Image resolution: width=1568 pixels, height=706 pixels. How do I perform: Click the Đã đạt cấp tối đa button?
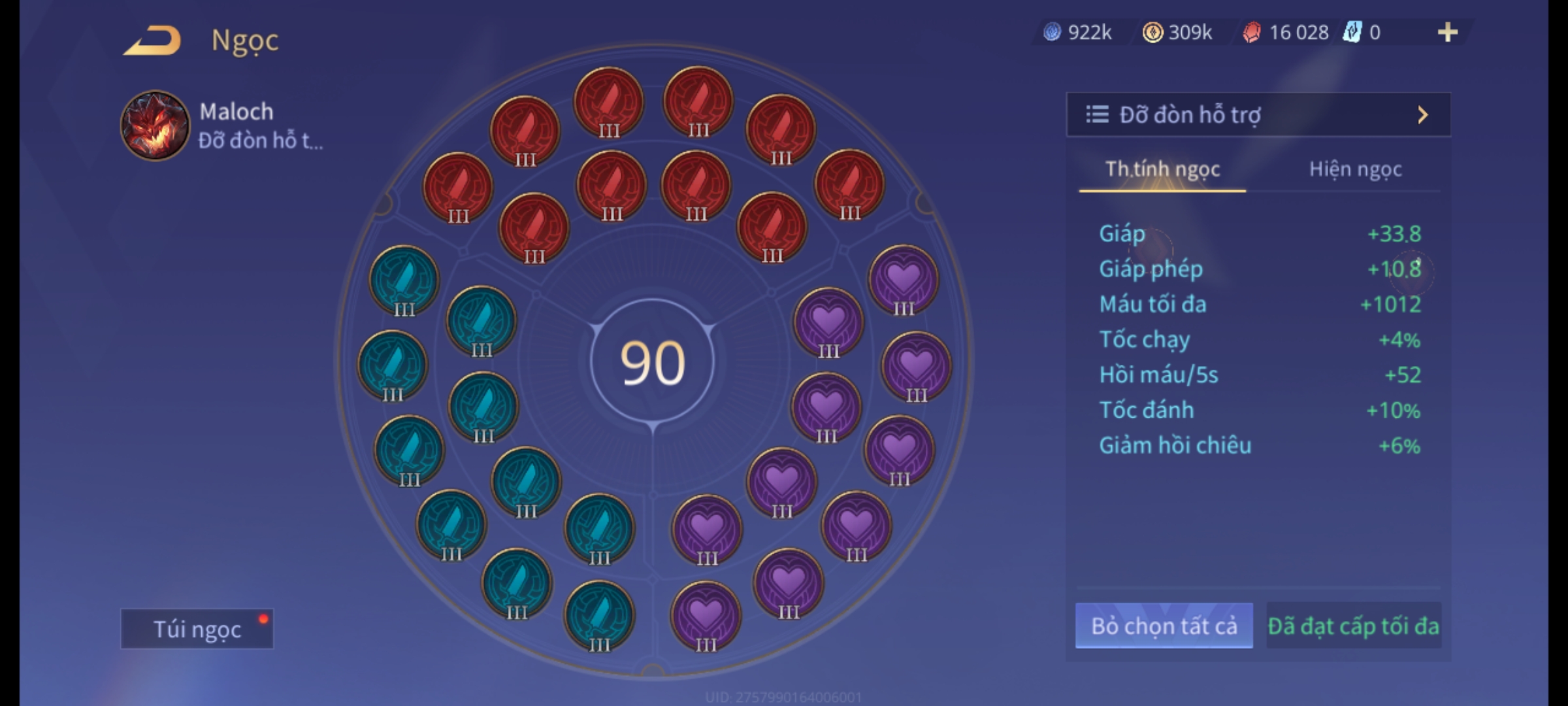[x=1353, y=626]
